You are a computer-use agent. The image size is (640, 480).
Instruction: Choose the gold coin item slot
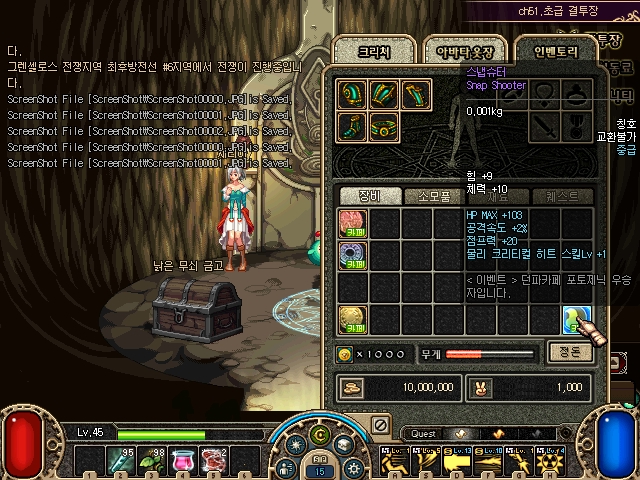[x=352, y=320]
